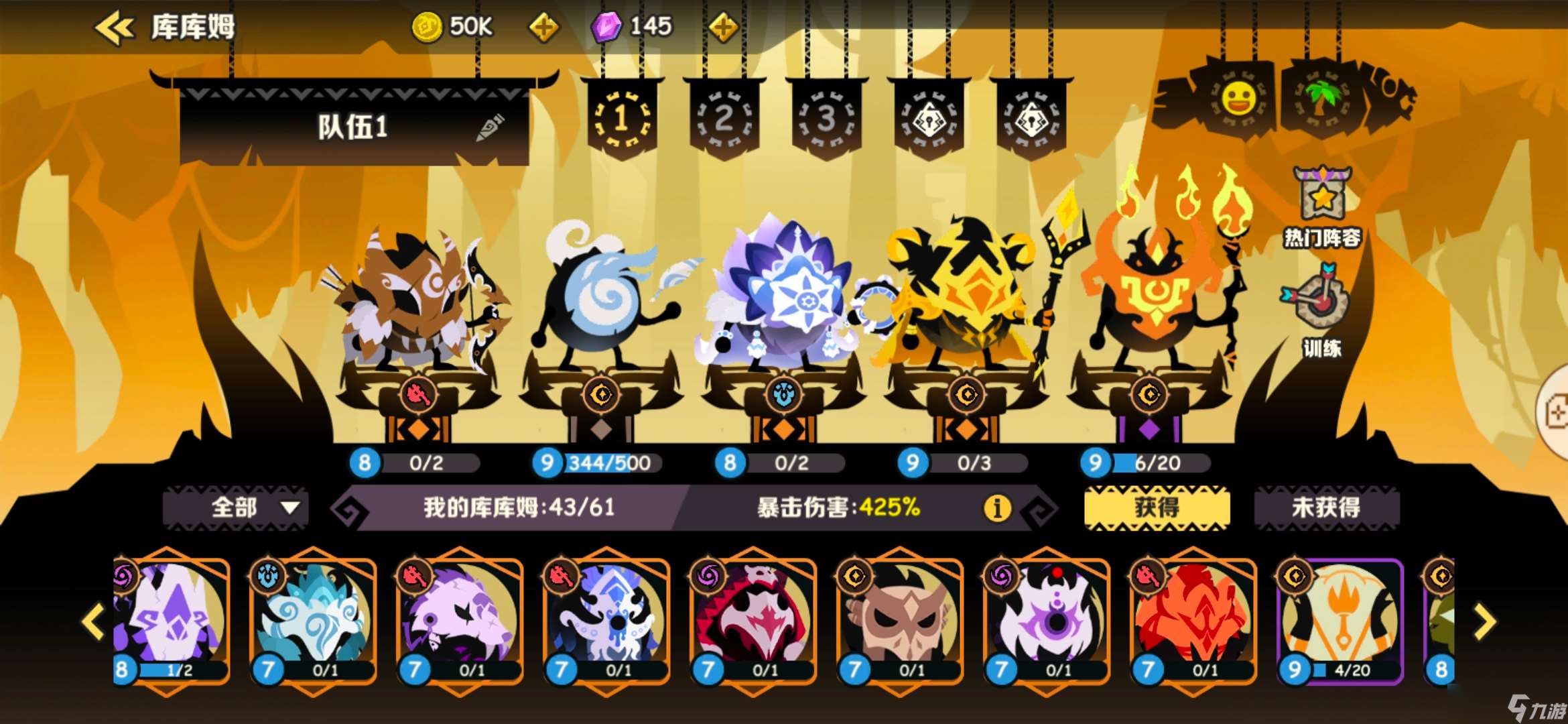Show previous Kukum cards with left arrow
The width and height of the screenshot is (1568, 724).
coord(93,621)
